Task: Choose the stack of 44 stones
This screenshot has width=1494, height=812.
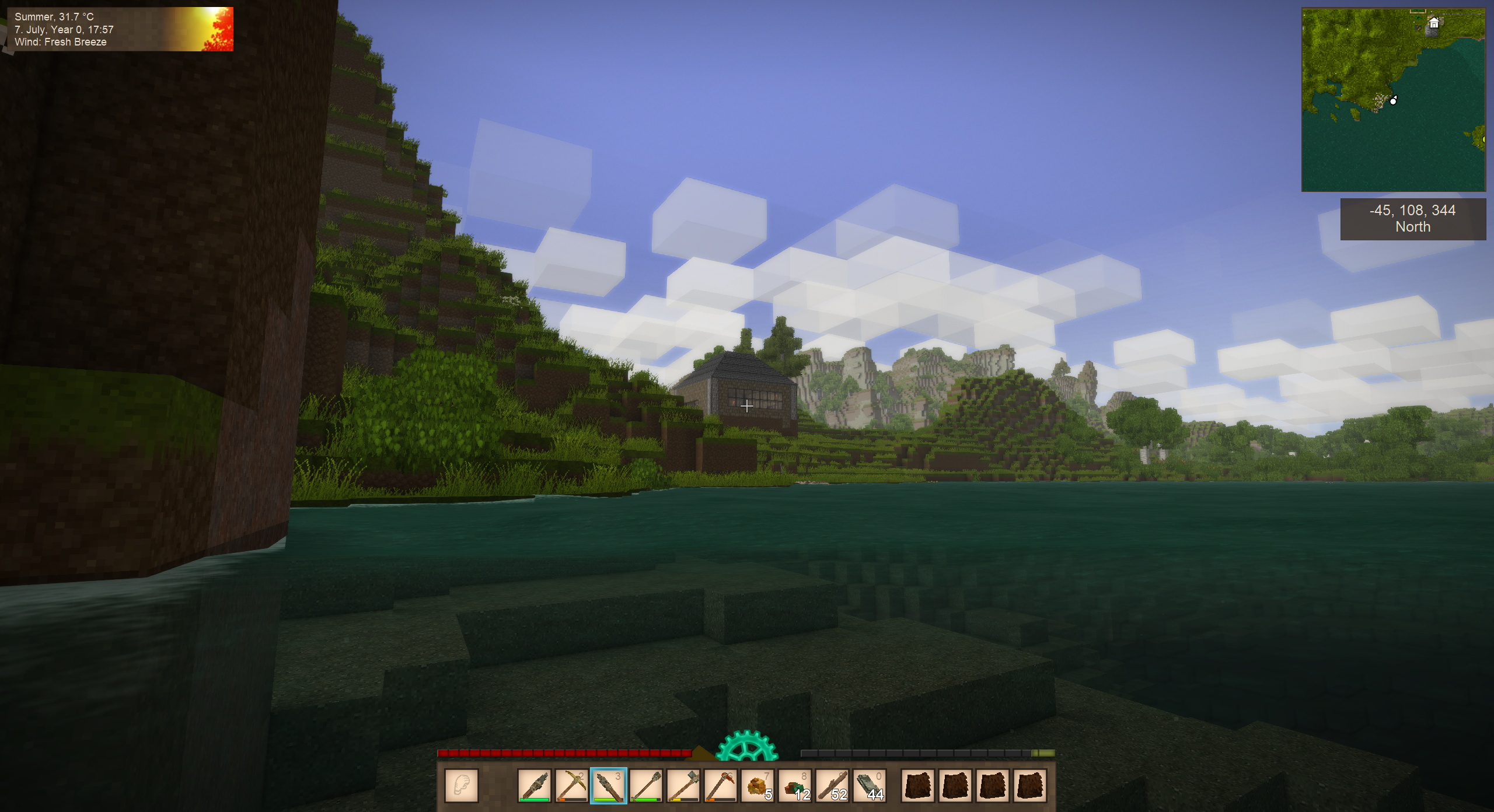Action: (x=870, y=785)
